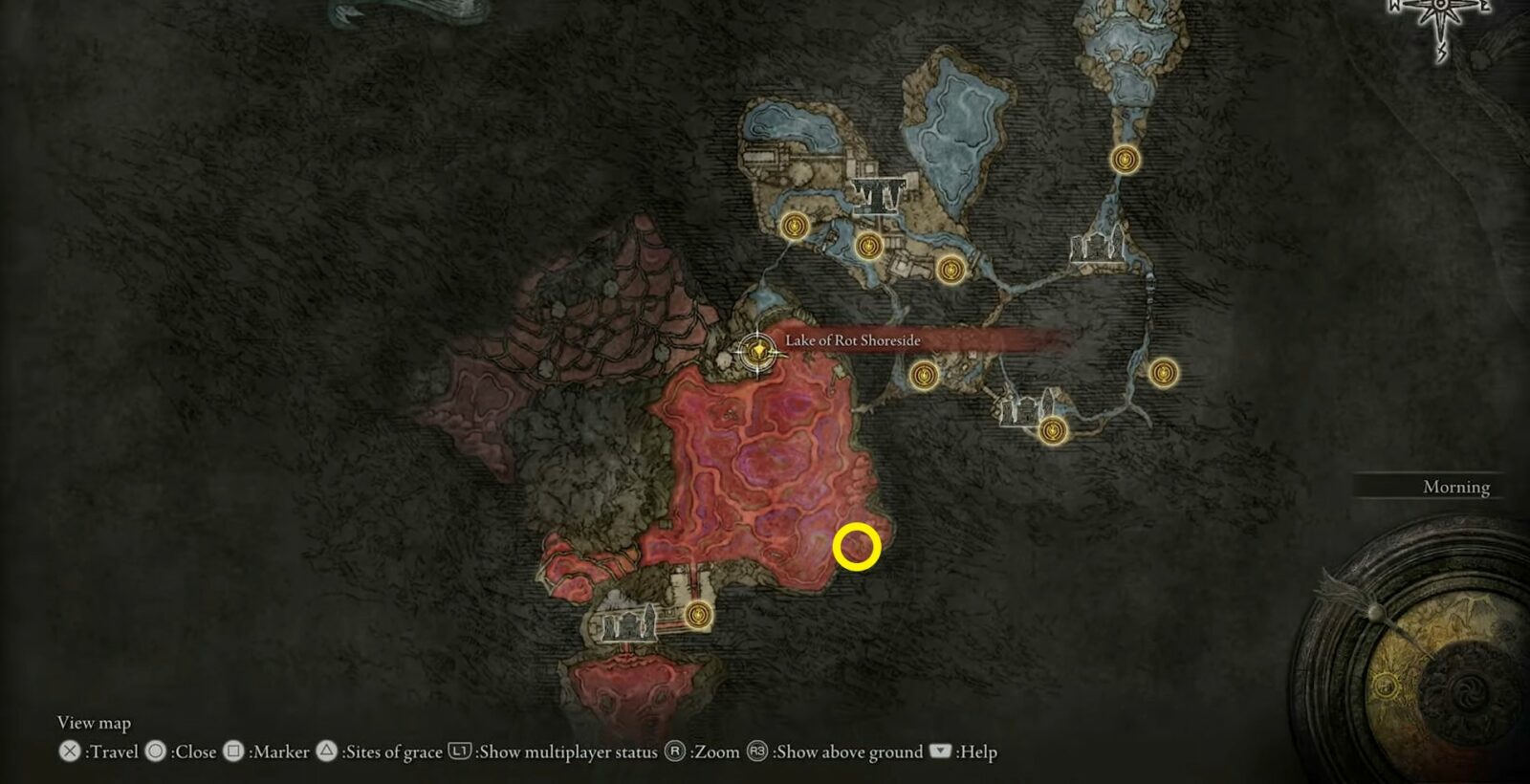Viewport: 1530px width, 784px height.
Task: Click the yellow circled target on the red lake
Action: (858, 548)
